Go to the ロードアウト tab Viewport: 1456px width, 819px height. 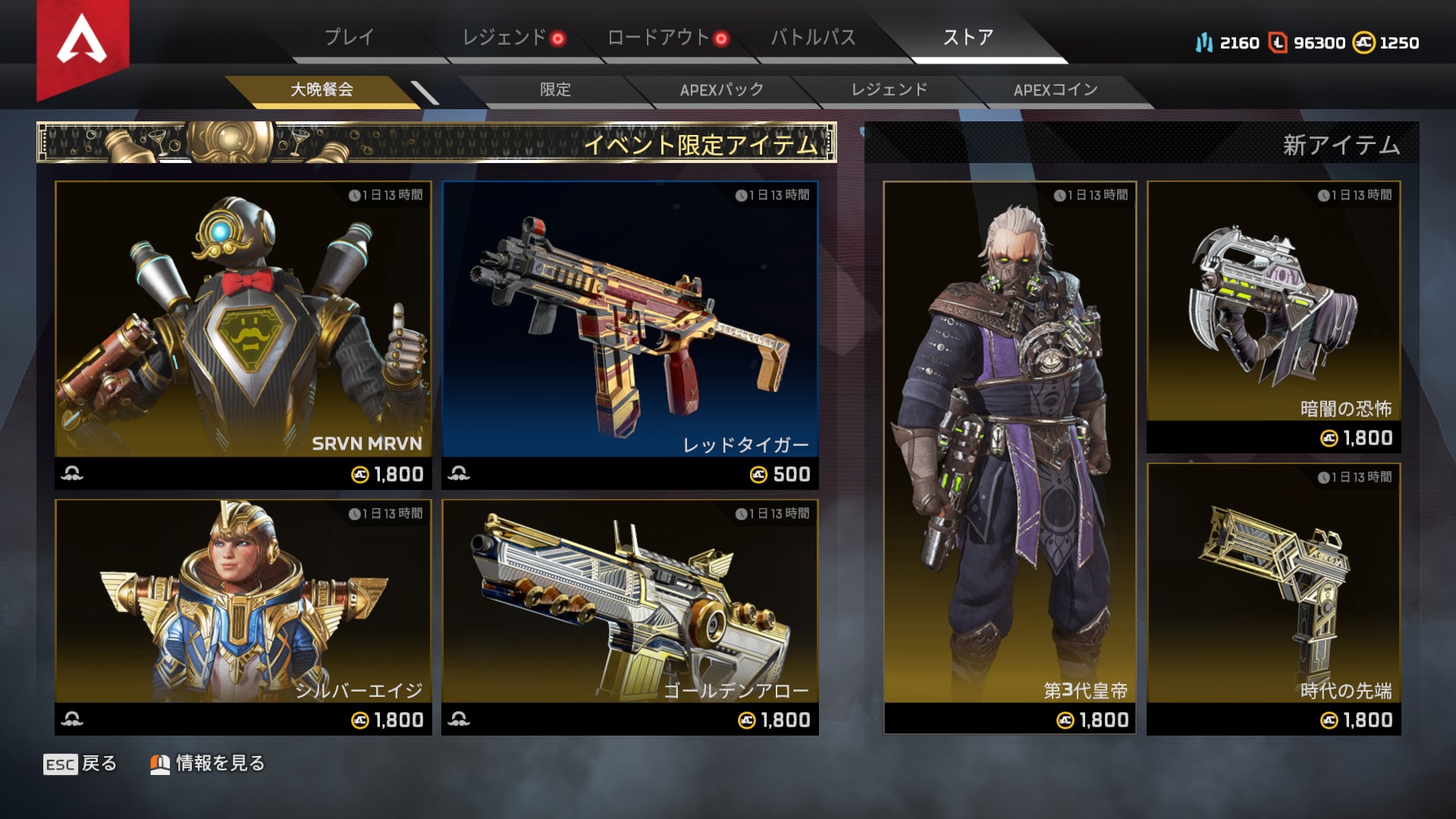(658, 37)
